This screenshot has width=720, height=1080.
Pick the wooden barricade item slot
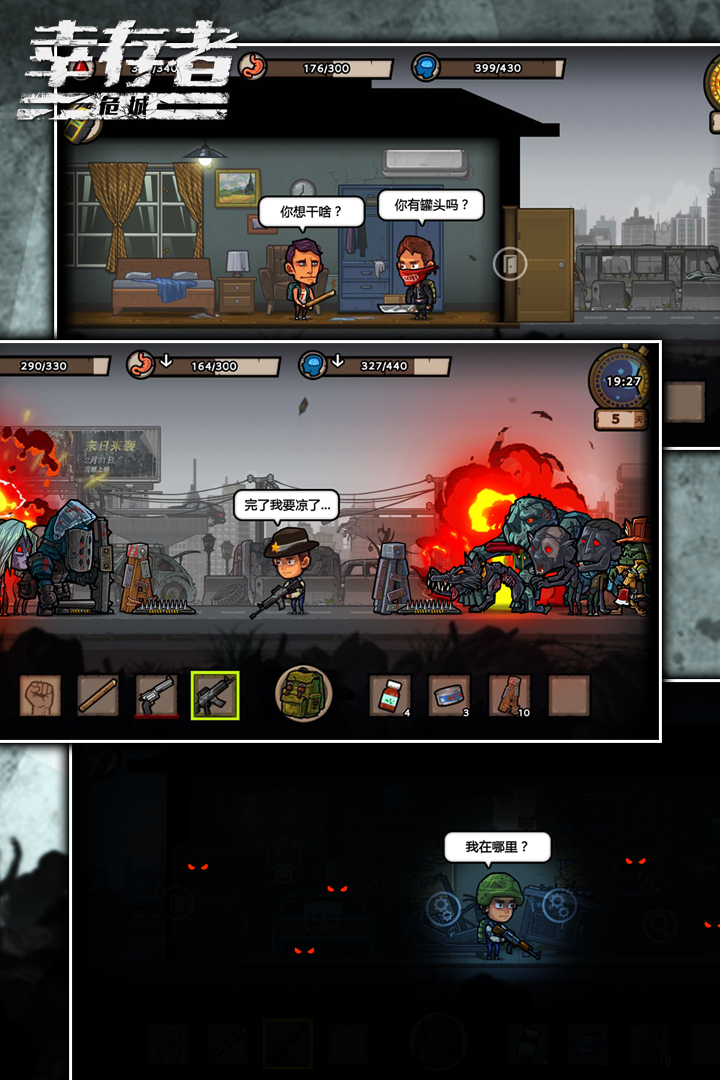point(509,696)
